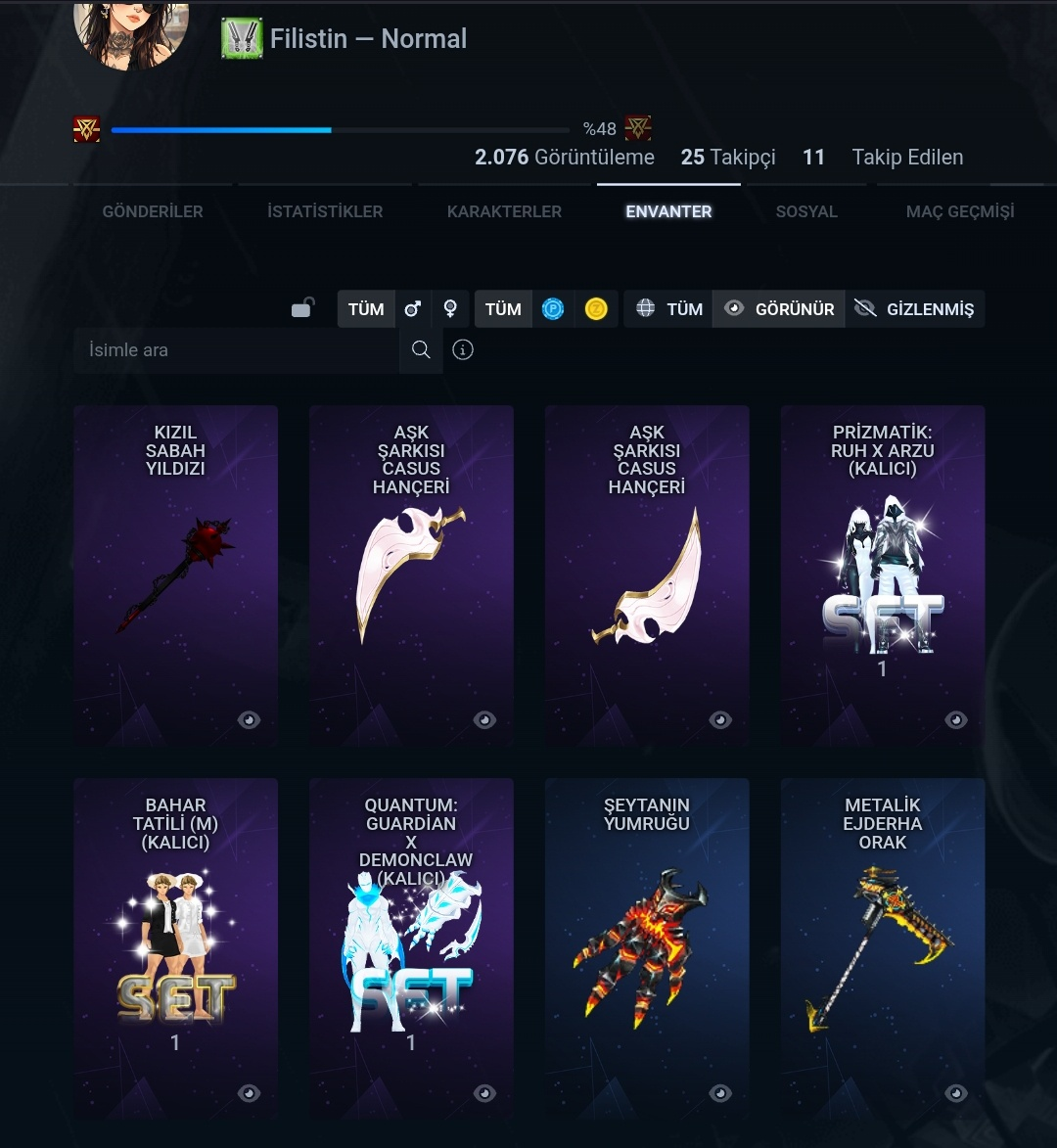Click the İsimle ara search field

coord(236,350)
